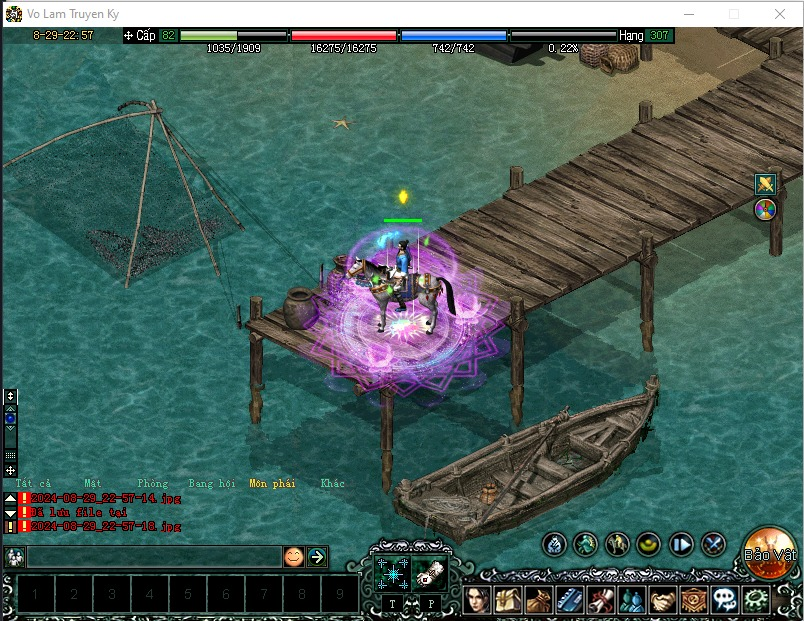
Task: Open the scroll skill slot
Action: (429, 573)
